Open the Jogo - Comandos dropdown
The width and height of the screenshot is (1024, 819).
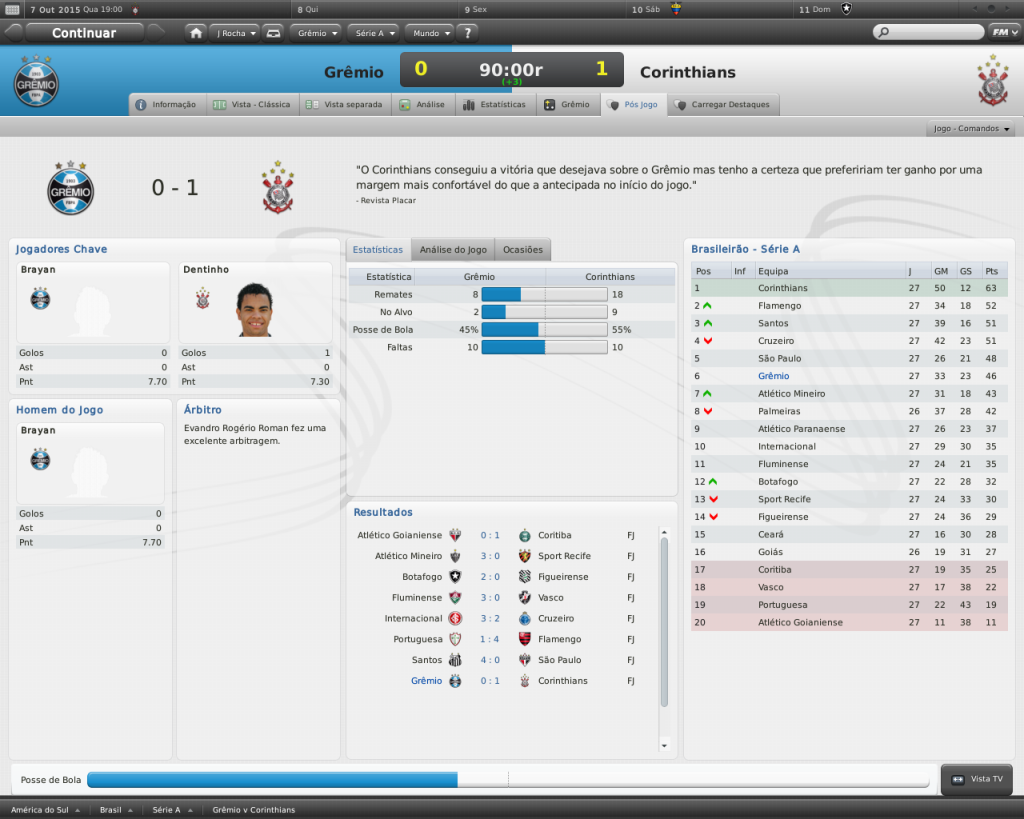point(972,129)
